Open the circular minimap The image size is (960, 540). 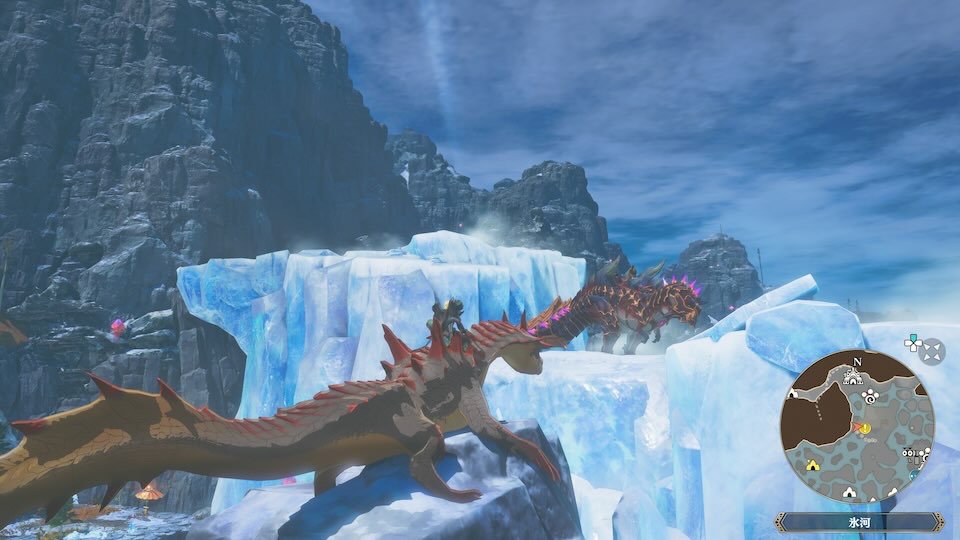[x=857, y=426]
